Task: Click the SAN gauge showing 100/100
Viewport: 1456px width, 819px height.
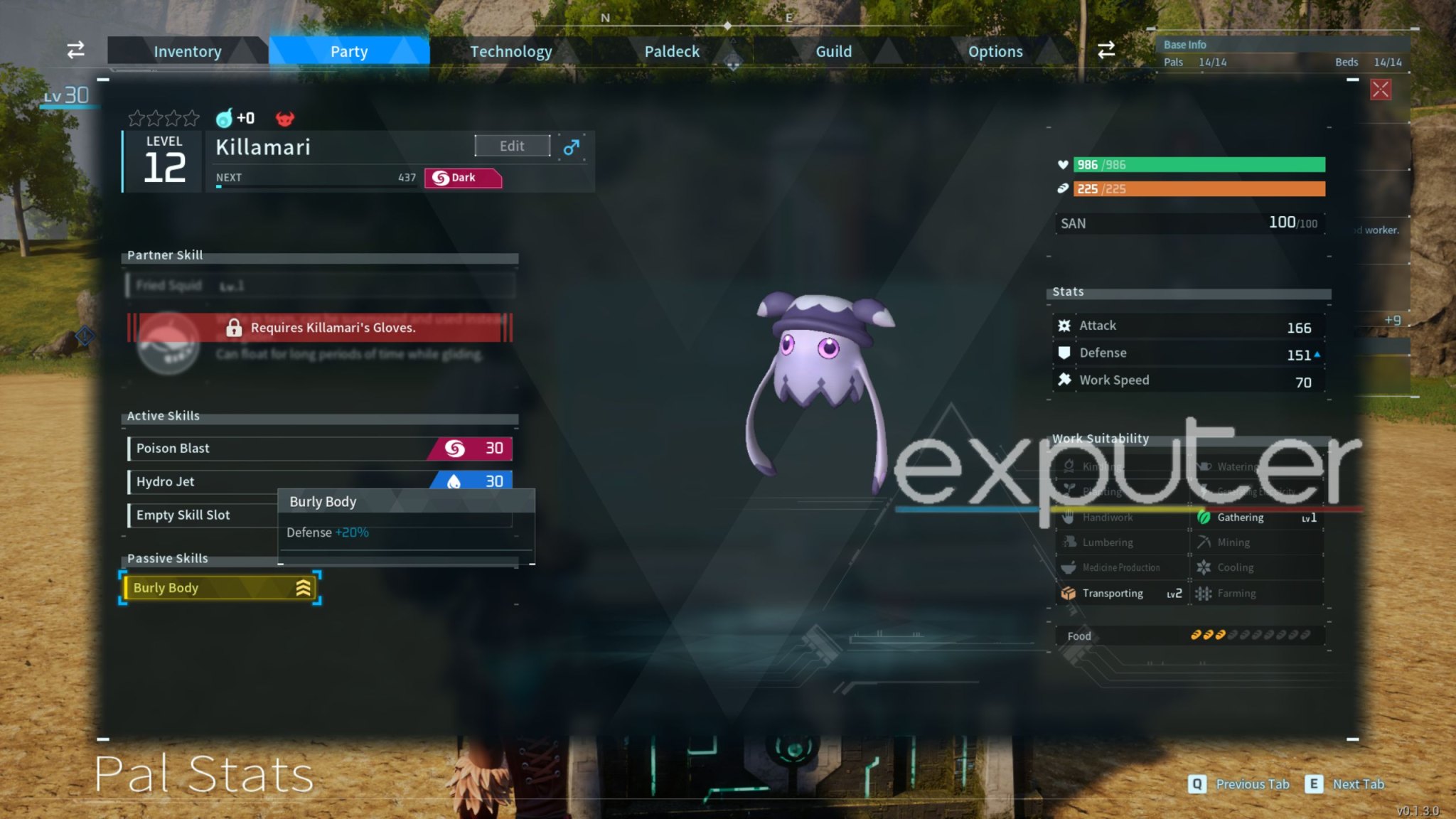Action: [x=1191, y=223]
